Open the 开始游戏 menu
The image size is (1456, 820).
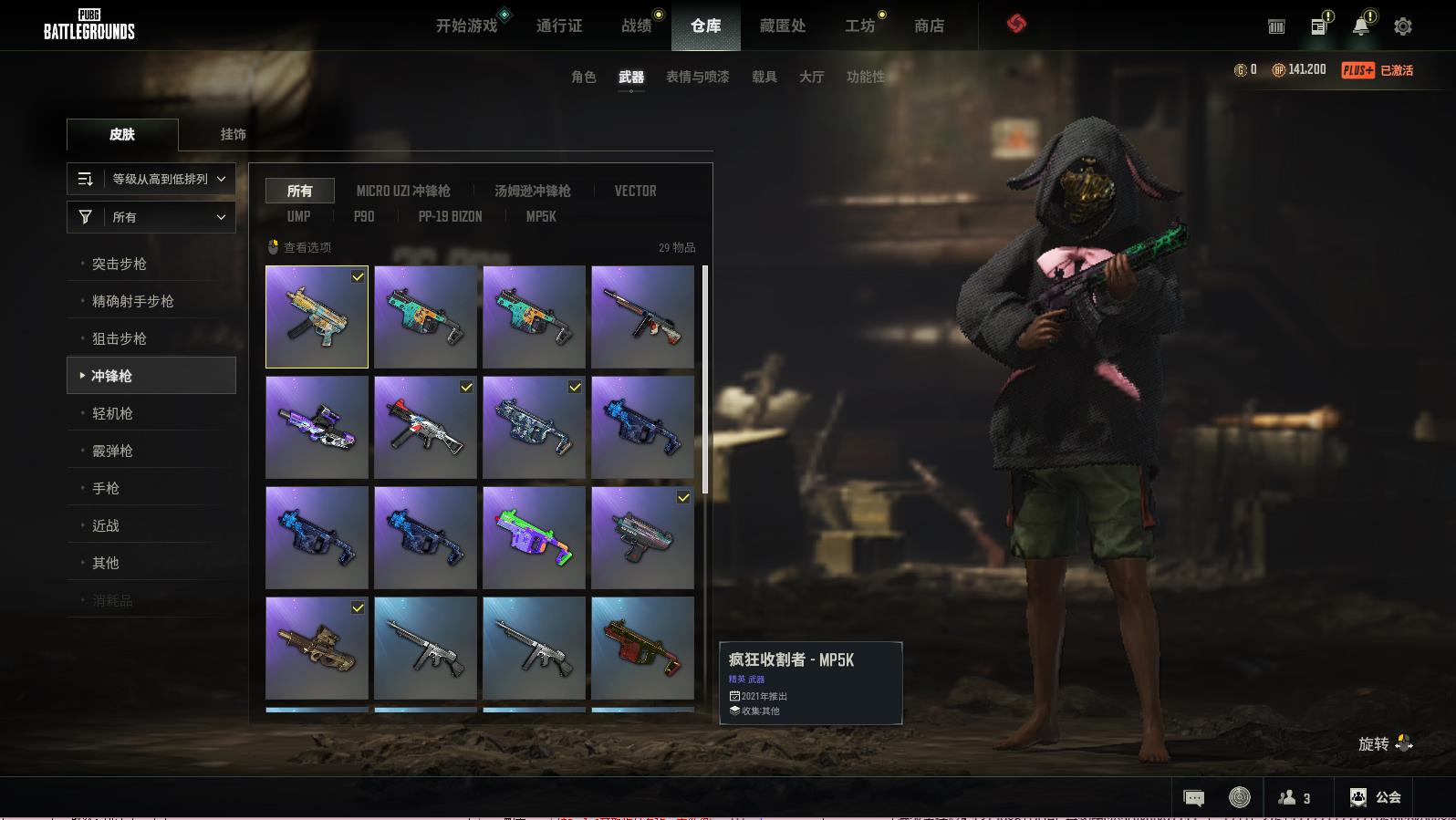click(466, 26)
